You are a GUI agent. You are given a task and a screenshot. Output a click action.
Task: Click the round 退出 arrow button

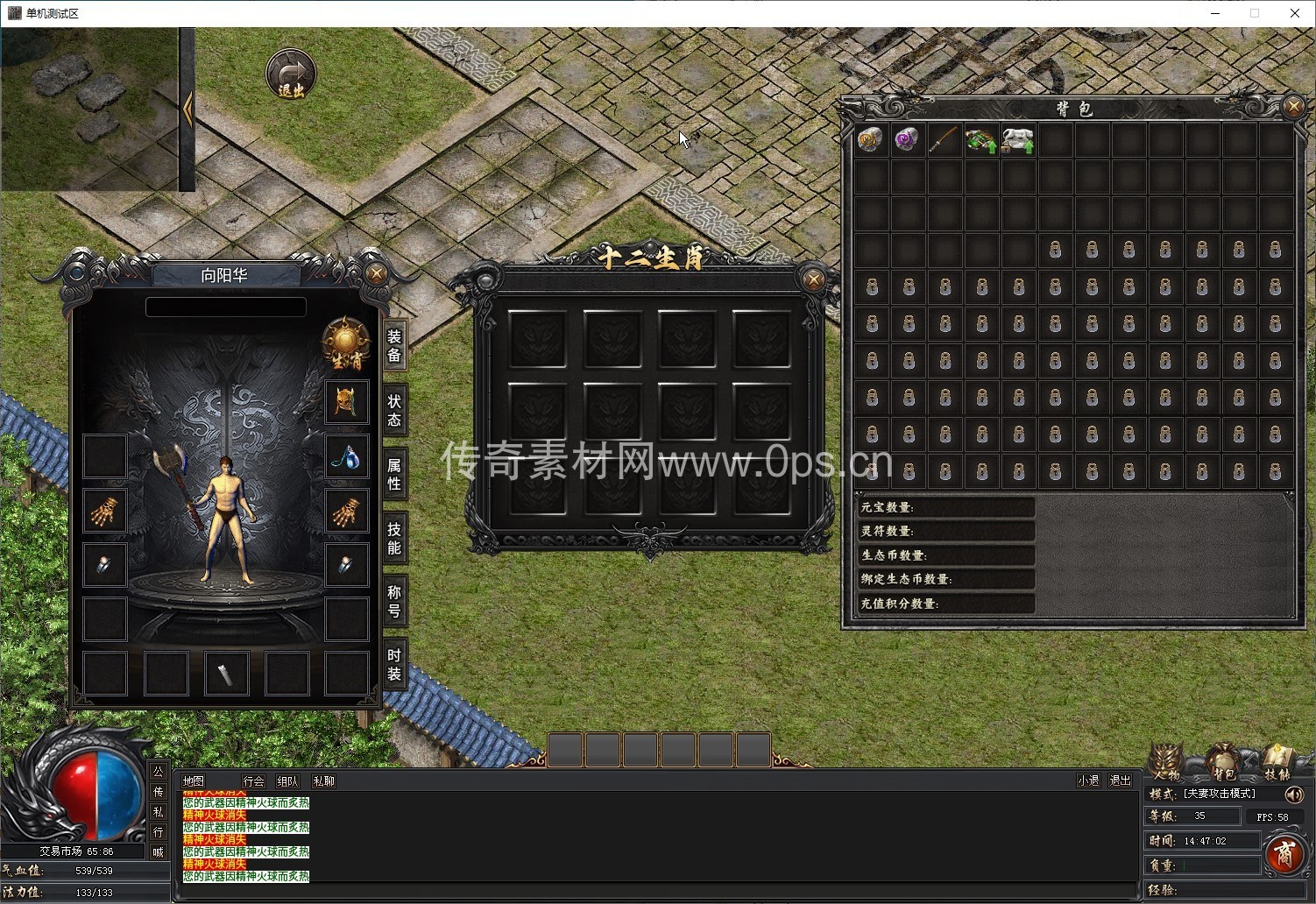[291, 74]
